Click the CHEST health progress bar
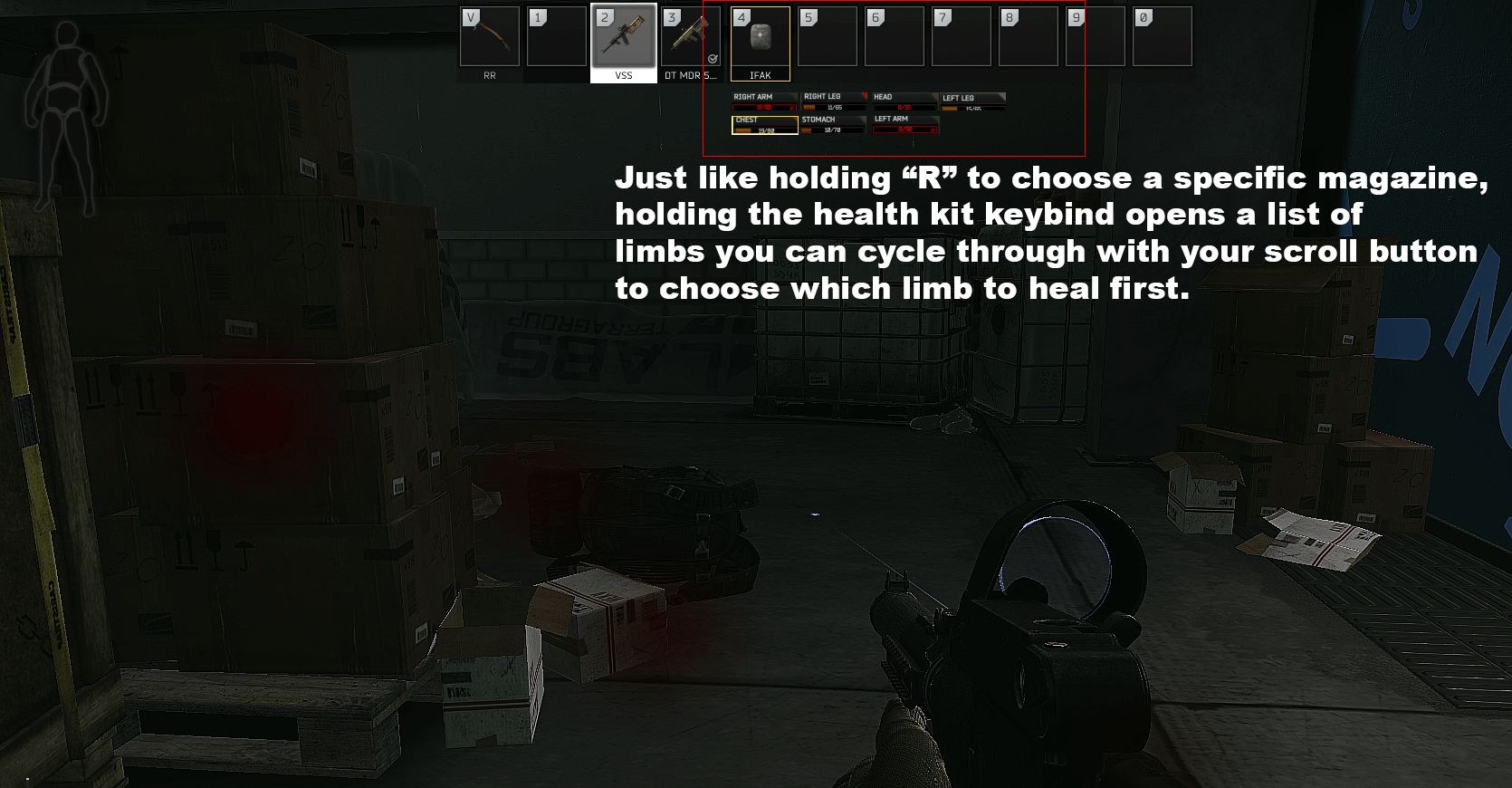The image size is (1512, 788). (763, 131)
